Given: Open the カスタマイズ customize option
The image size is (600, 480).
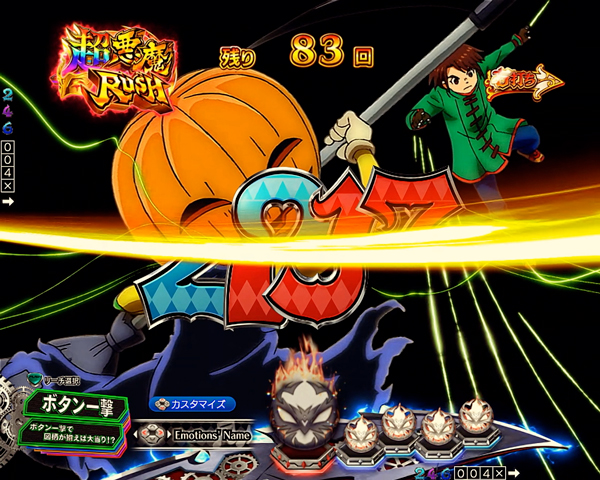Looking at the screenshot, I should [x=193, y=404].
